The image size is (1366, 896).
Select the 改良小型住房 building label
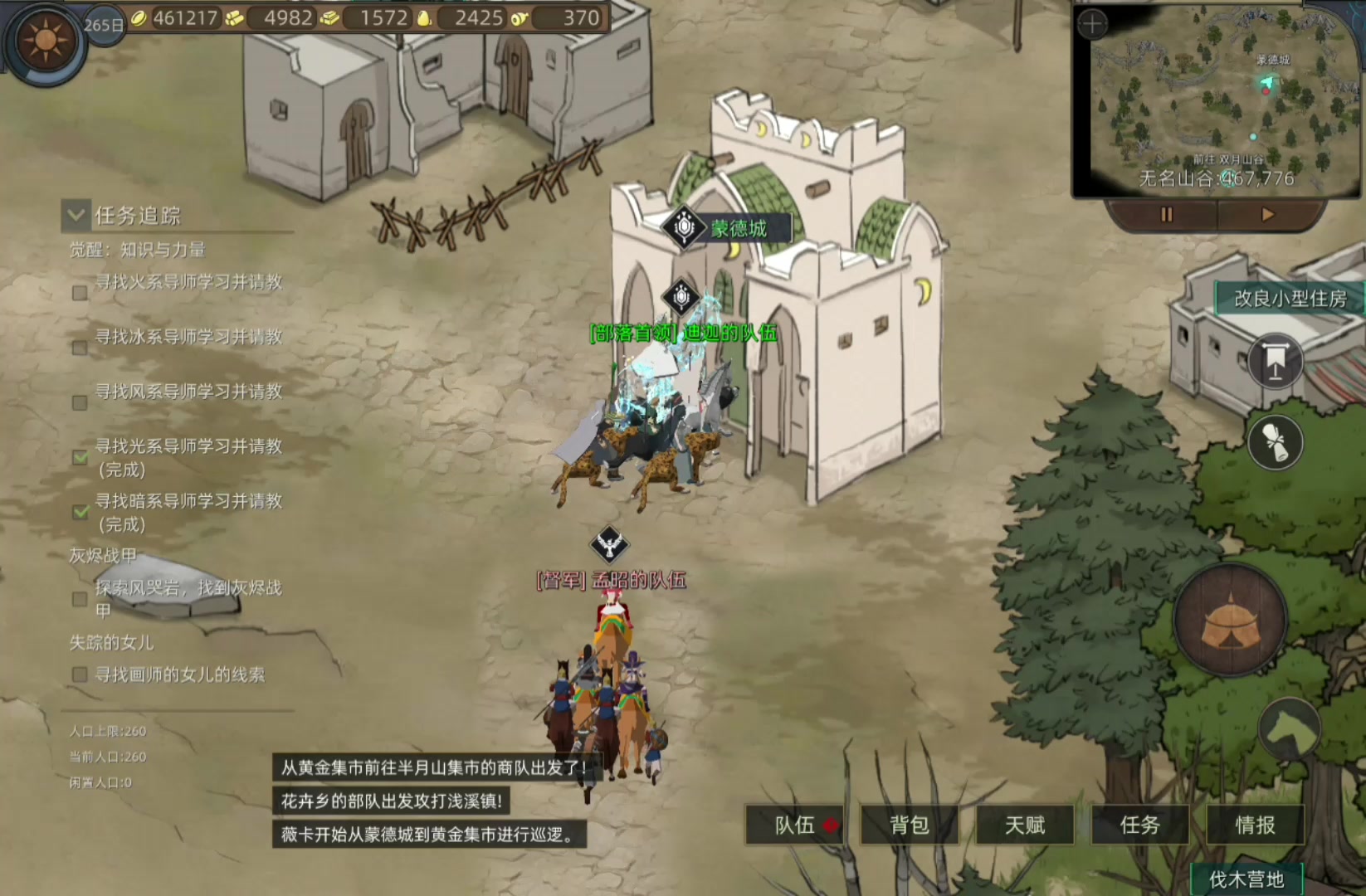pyautogui.click(x=1290, y=299)
